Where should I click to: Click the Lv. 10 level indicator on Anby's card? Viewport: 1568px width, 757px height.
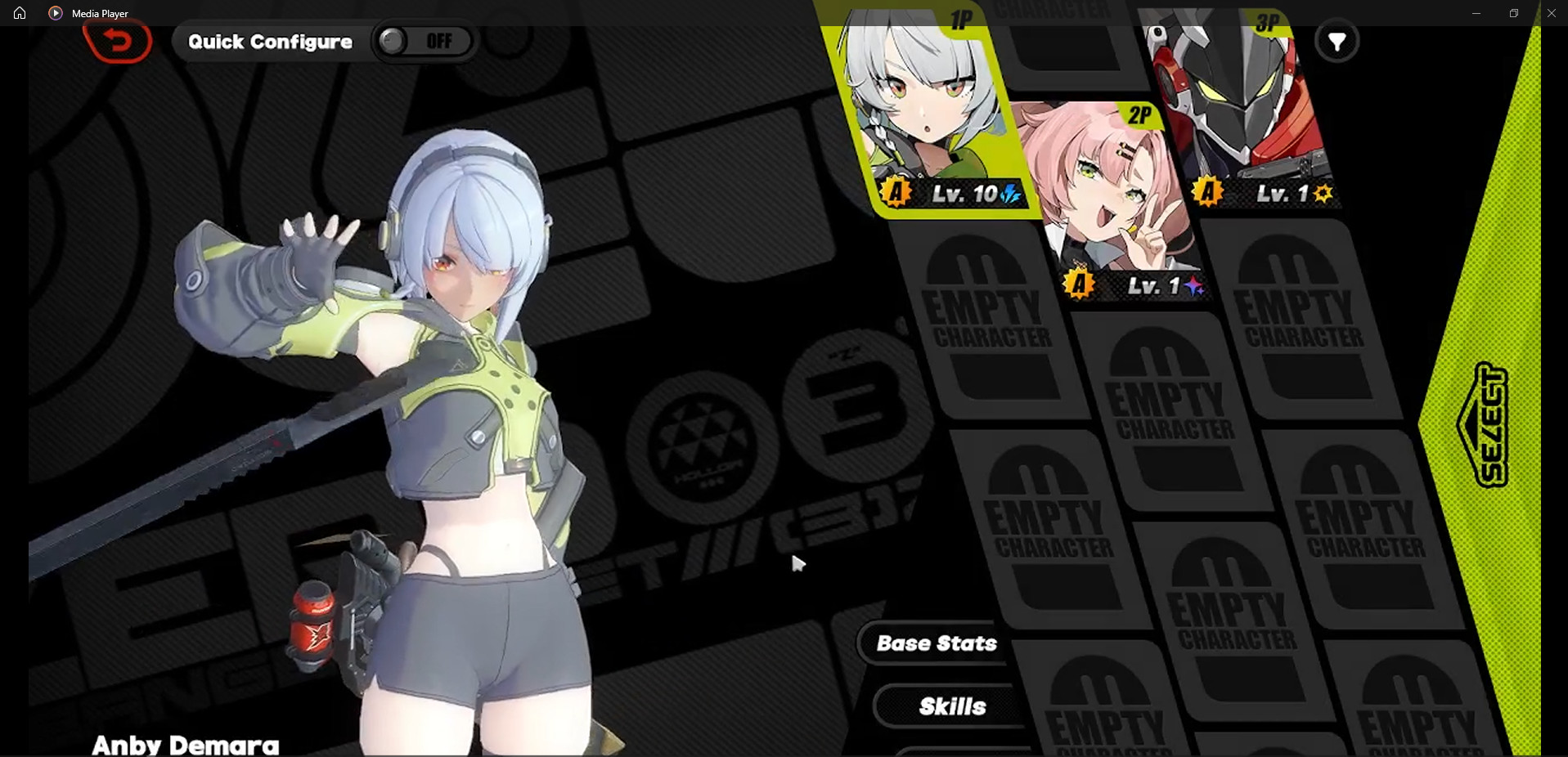point(964,195)
